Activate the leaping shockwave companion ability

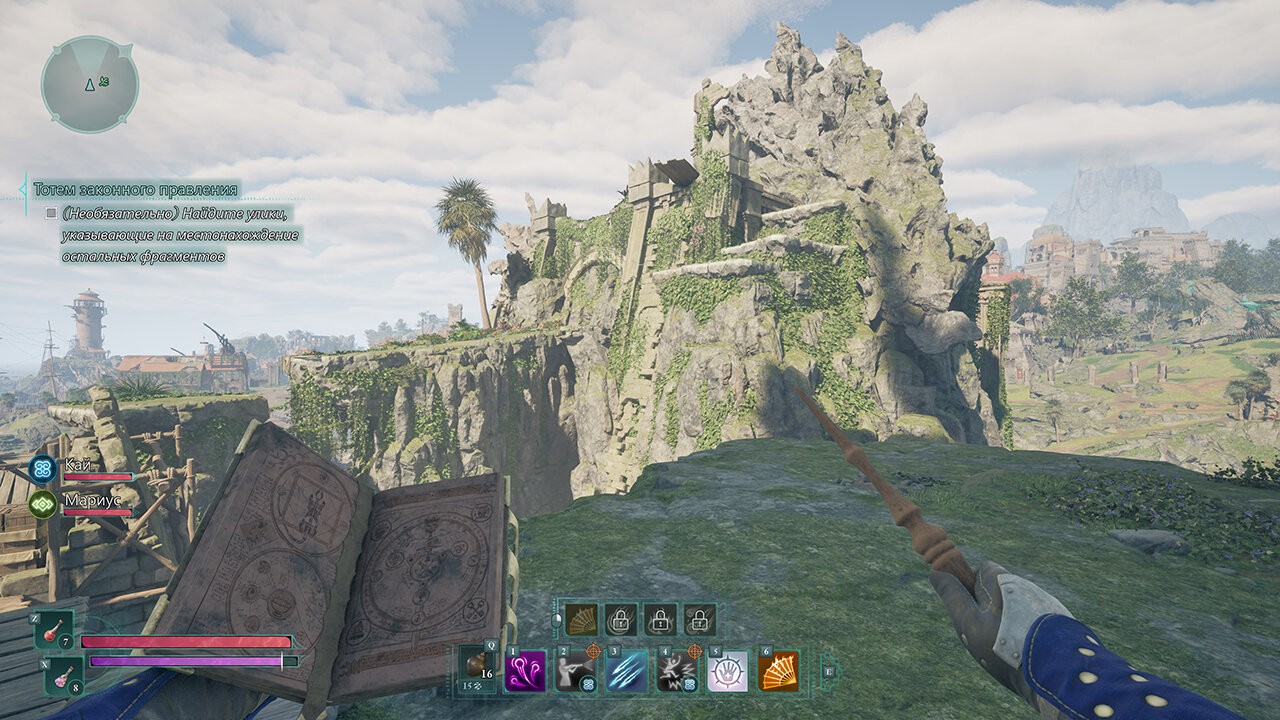[677, 671]
